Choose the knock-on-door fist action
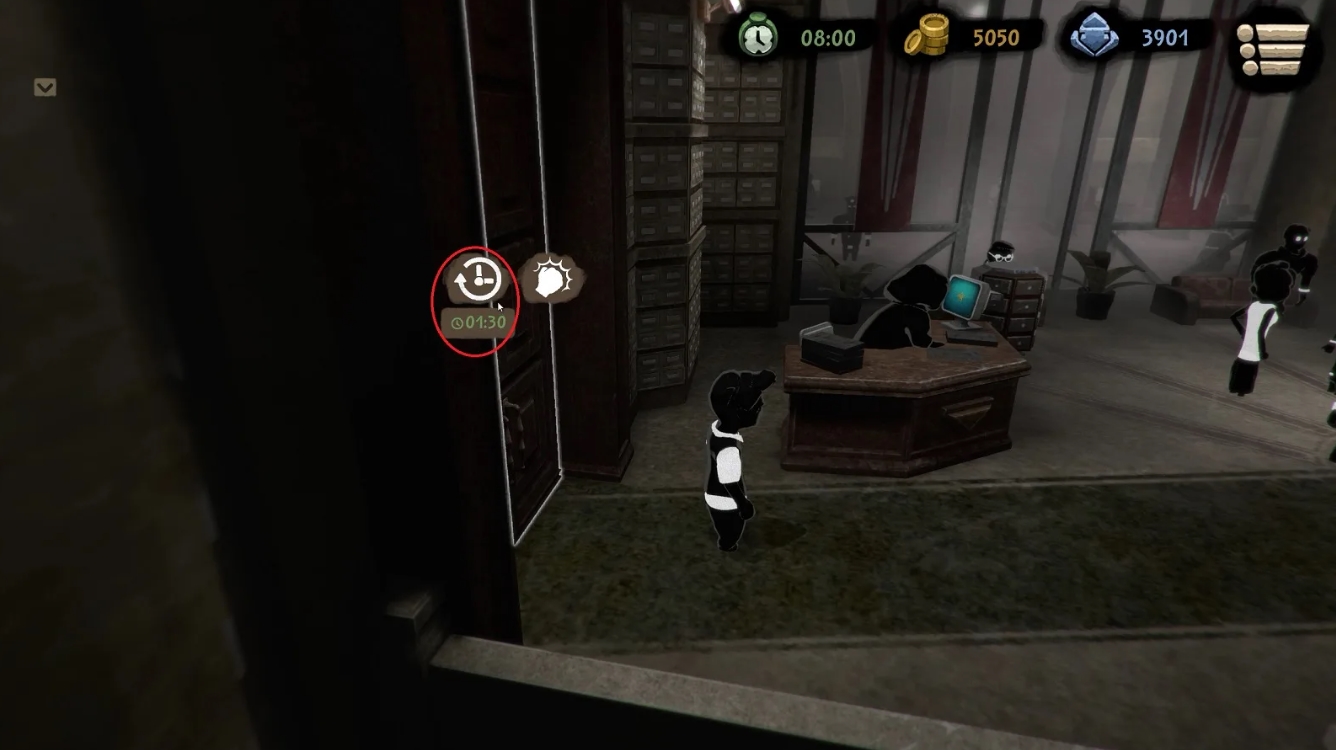This screenshot has width=1336, height=750. (x=552, y=281)
